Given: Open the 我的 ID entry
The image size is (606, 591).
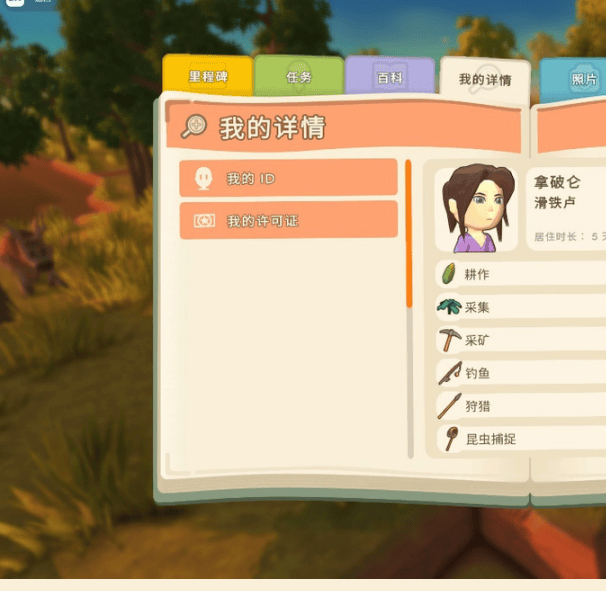Looking at the screenshot, I should [288, 178].
